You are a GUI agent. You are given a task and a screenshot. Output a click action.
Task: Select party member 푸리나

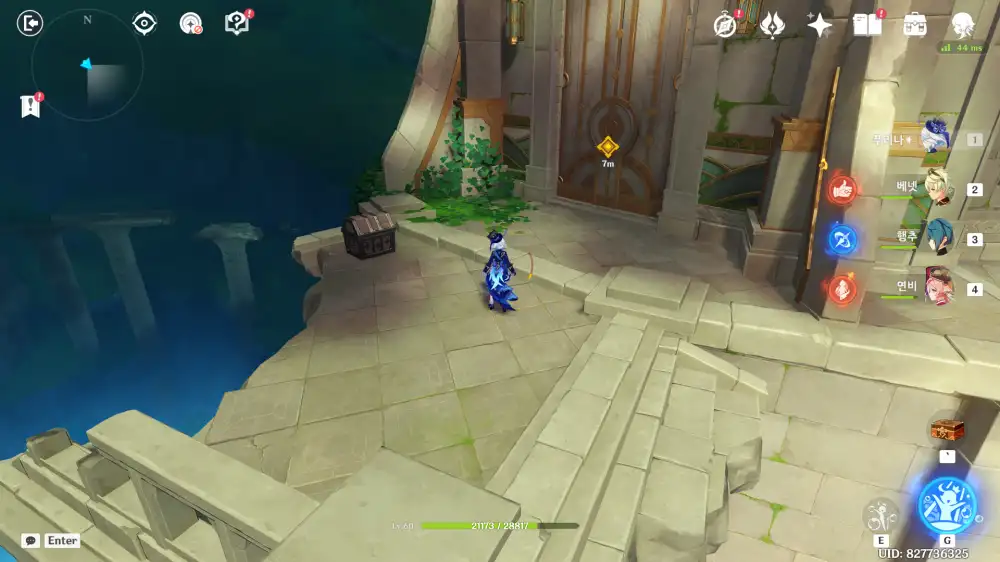(x=938, y=138)
